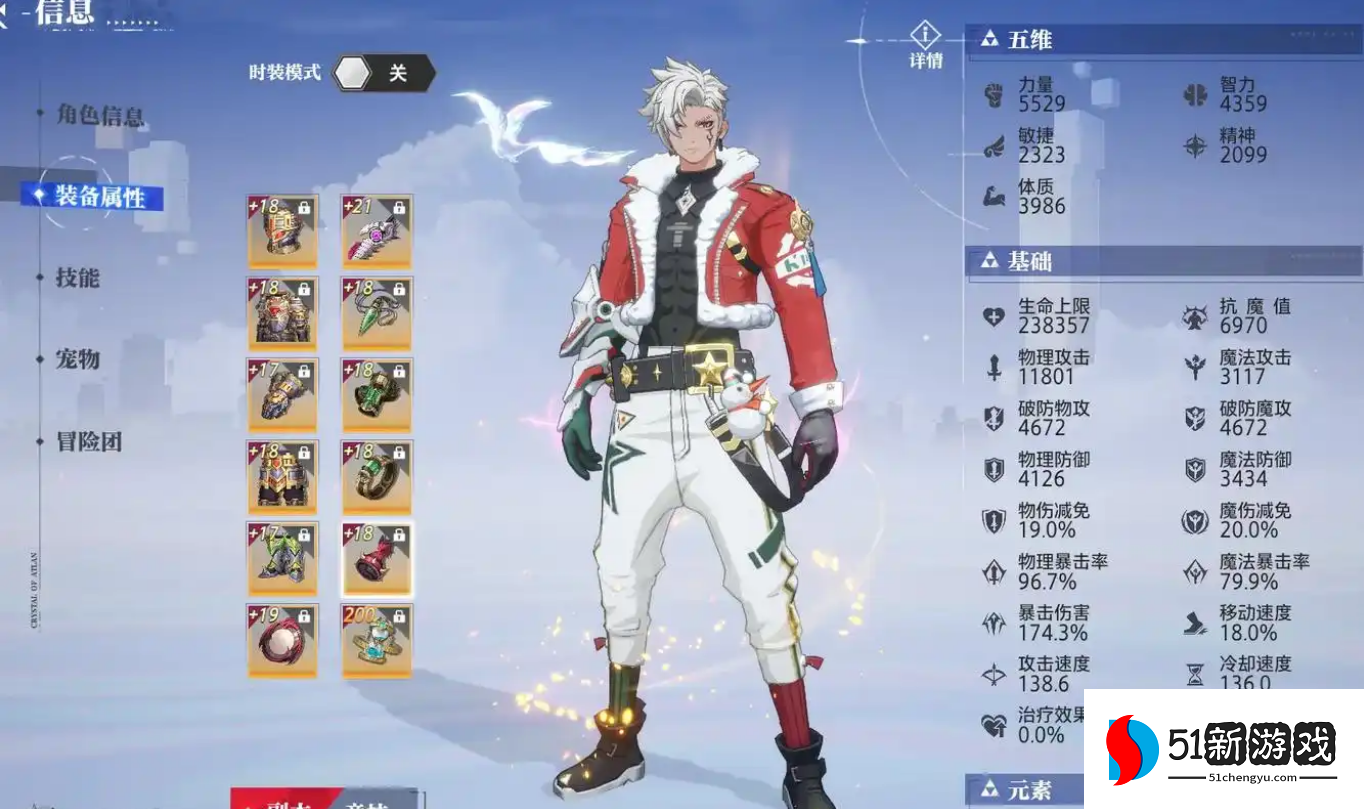
Task: Go to 角色信息 in the sidebar
Action: (x=99, y=117)
